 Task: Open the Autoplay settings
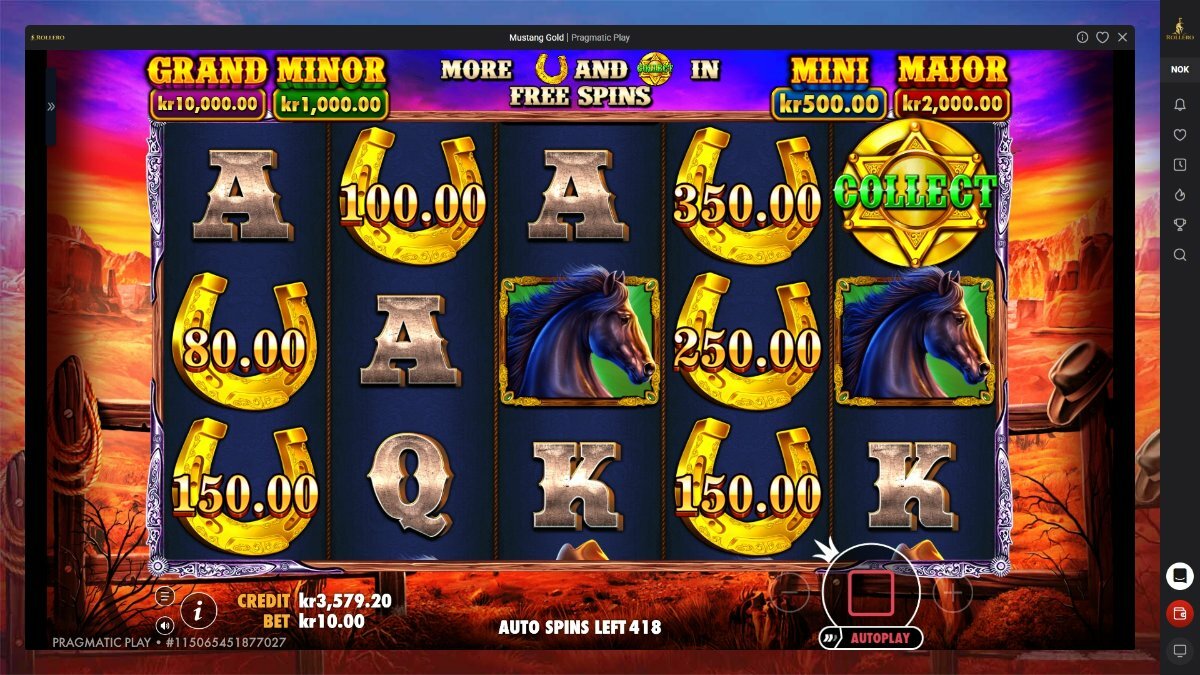(x=870, y=638)
